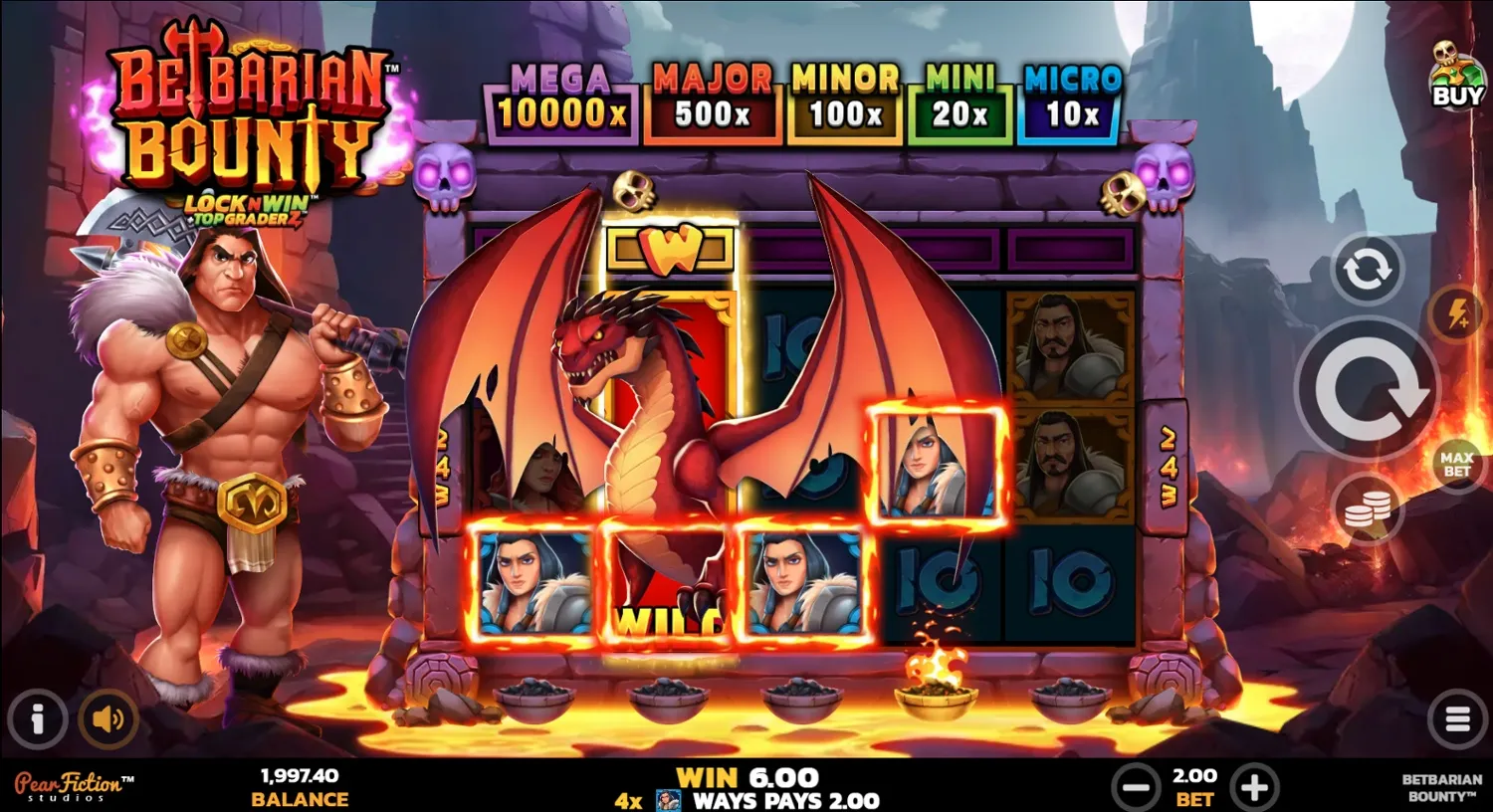The height and width of the screenshot is (812, 1493).
Task: Open game rules via info icon
Action: click(39, 717)
